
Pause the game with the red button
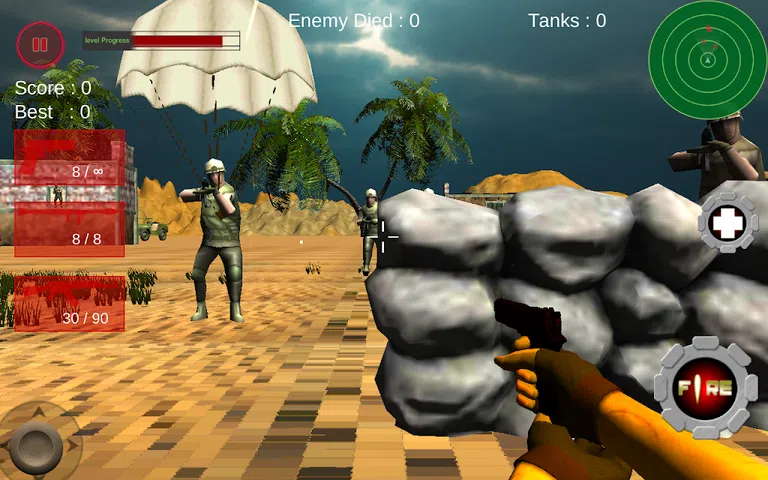(x=39, y=44)
